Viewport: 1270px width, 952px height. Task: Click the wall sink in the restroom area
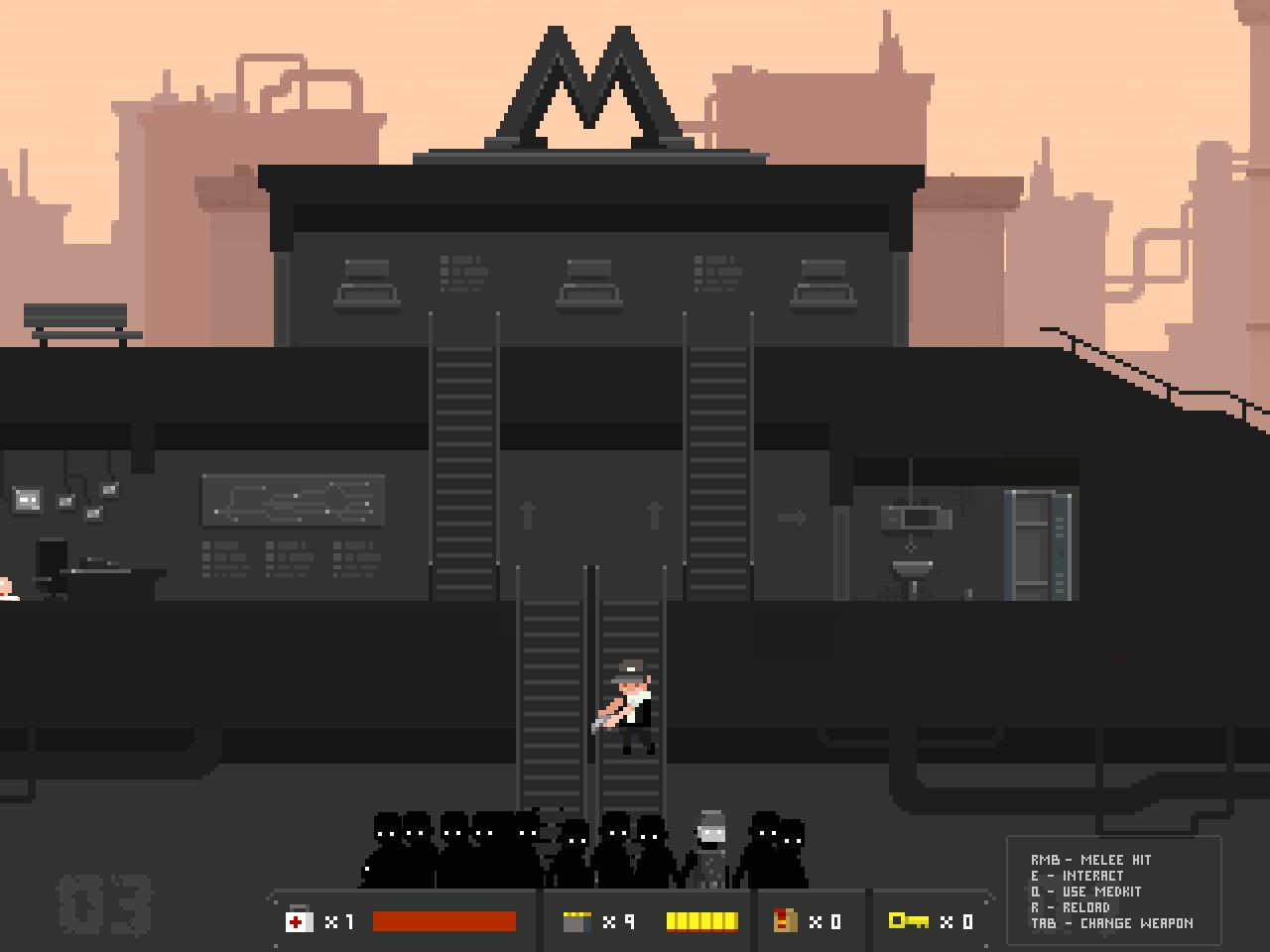point(911,565)
